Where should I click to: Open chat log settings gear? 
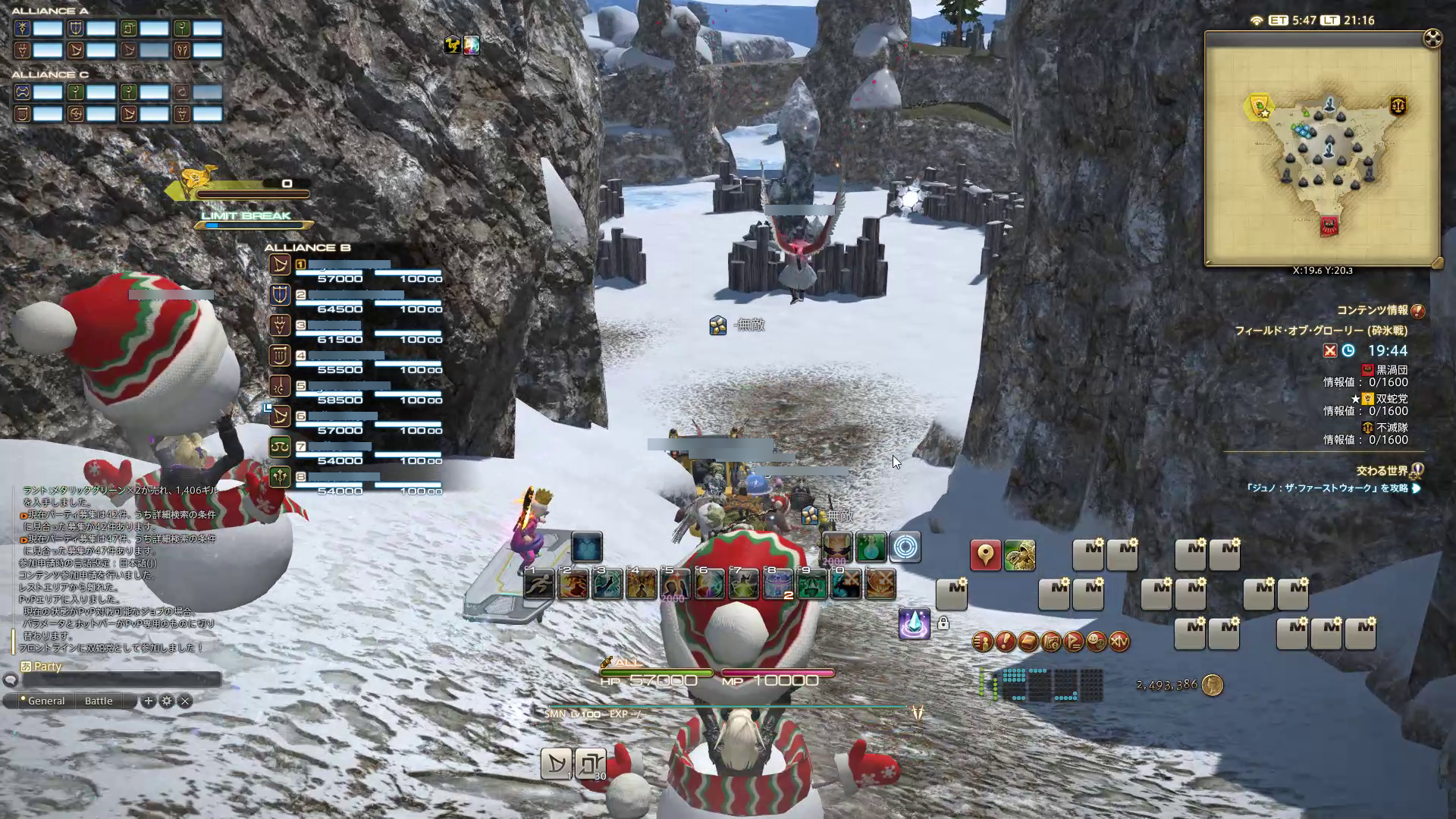tap(167, 701)
